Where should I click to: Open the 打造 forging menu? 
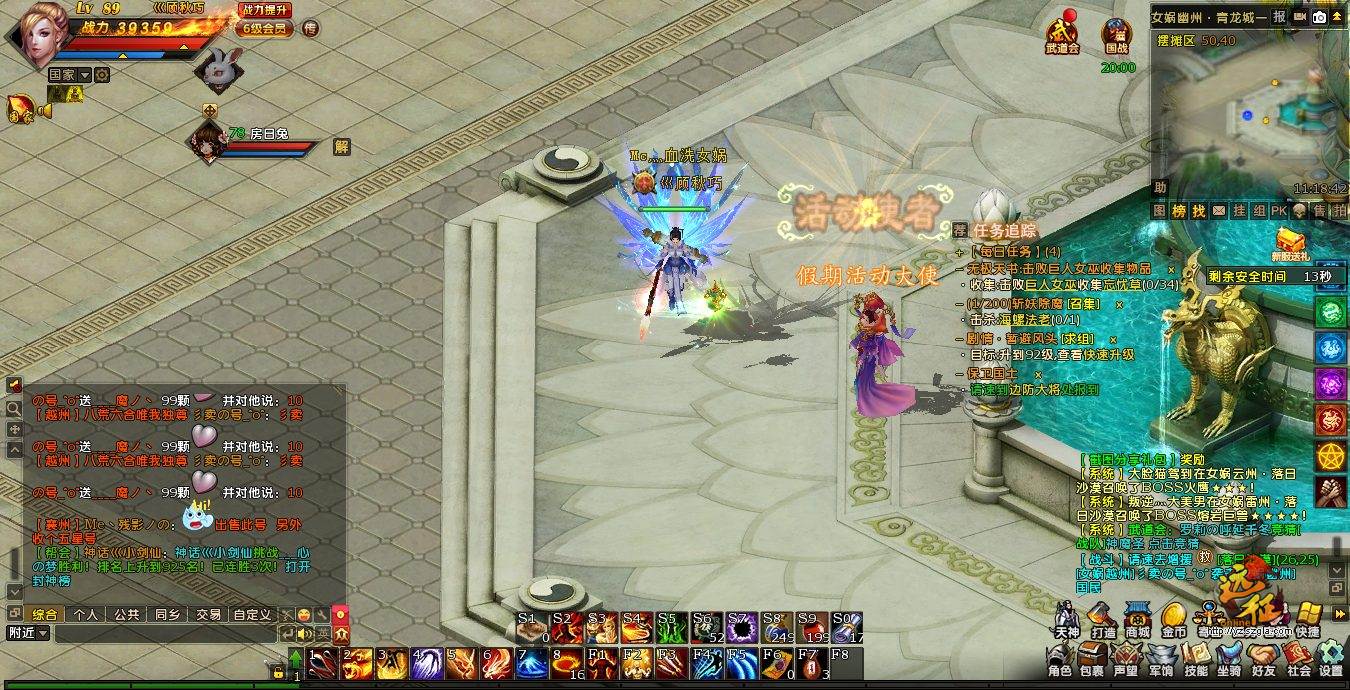tap(1103, 620)
